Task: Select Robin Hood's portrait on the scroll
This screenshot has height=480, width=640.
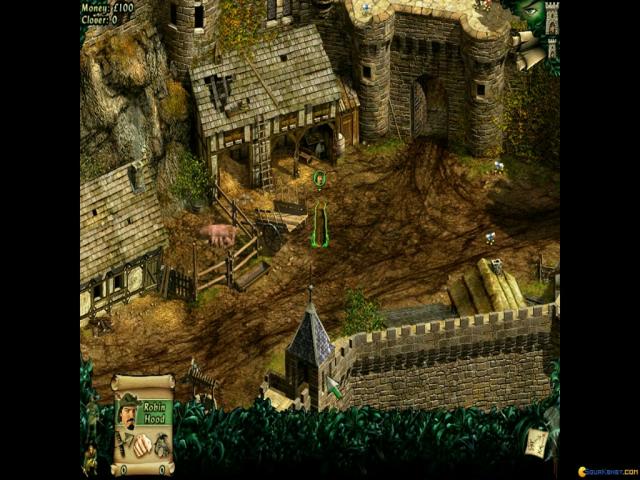Action: [x=127, y=411]
